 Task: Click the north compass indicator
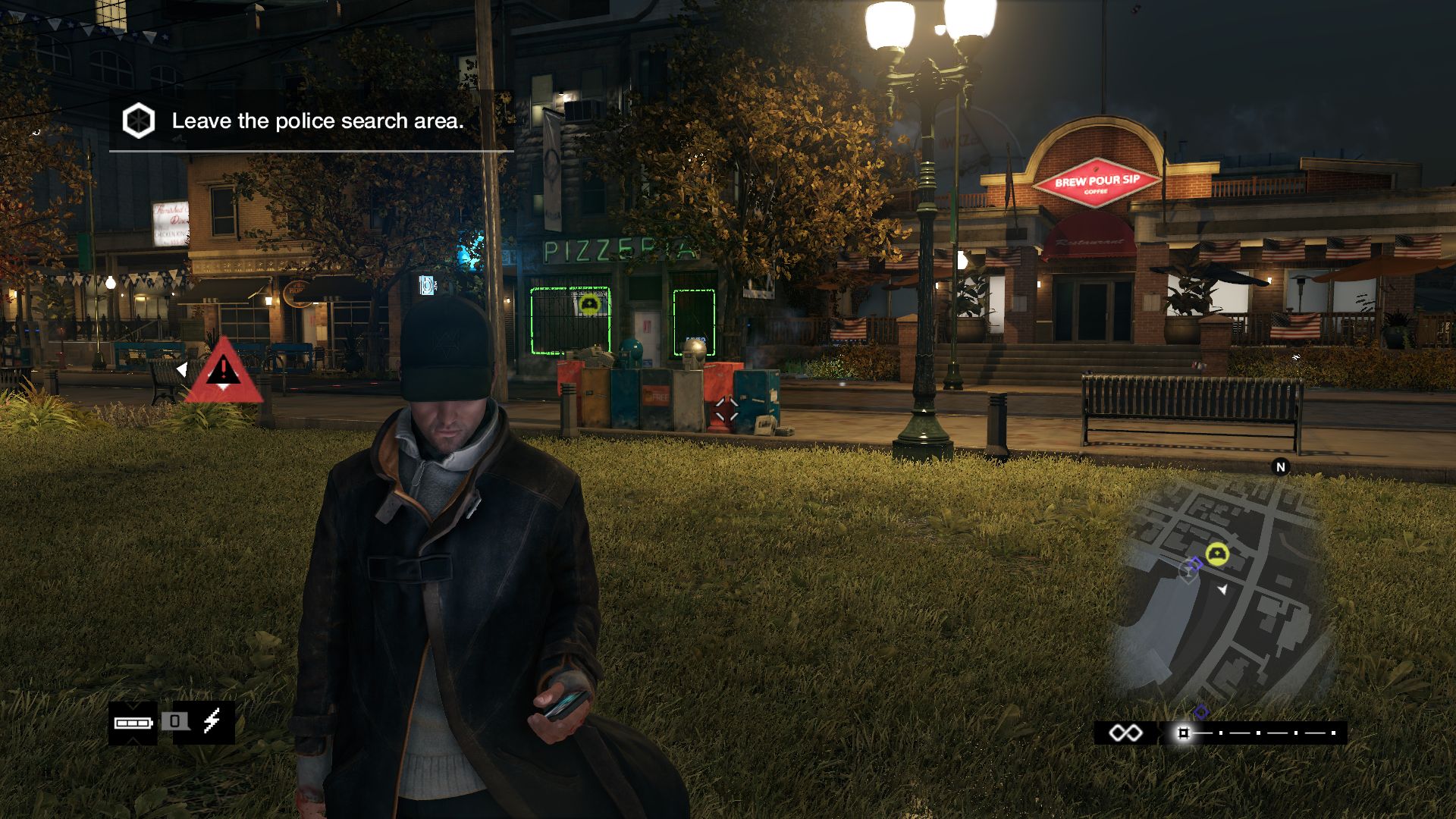click(1281, 467)
